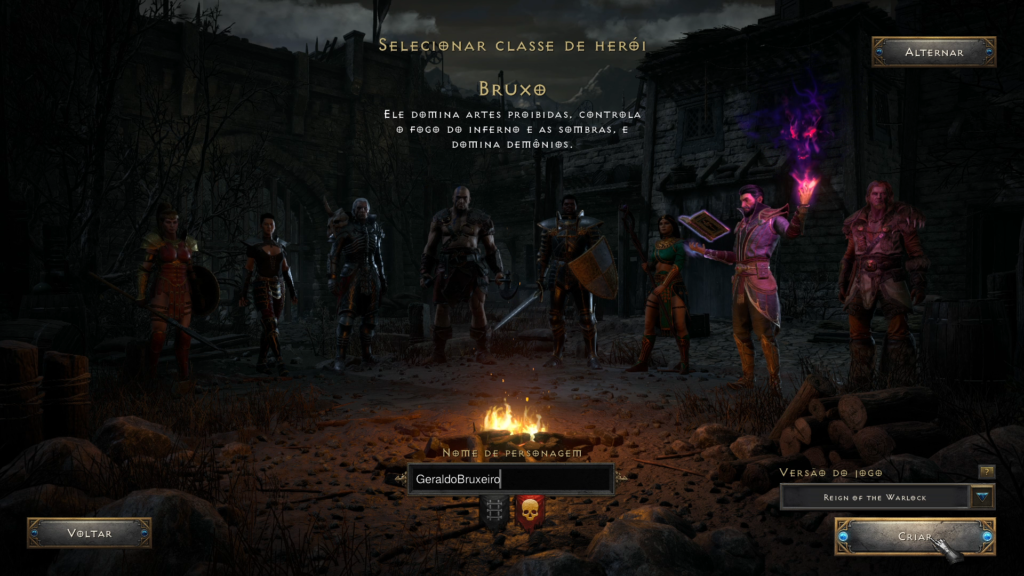Image resolution: width=1024 pixels, height=576 pixels.
Task: Select the white-haired Necromancer hero
Action: click(x=357, y=280)
